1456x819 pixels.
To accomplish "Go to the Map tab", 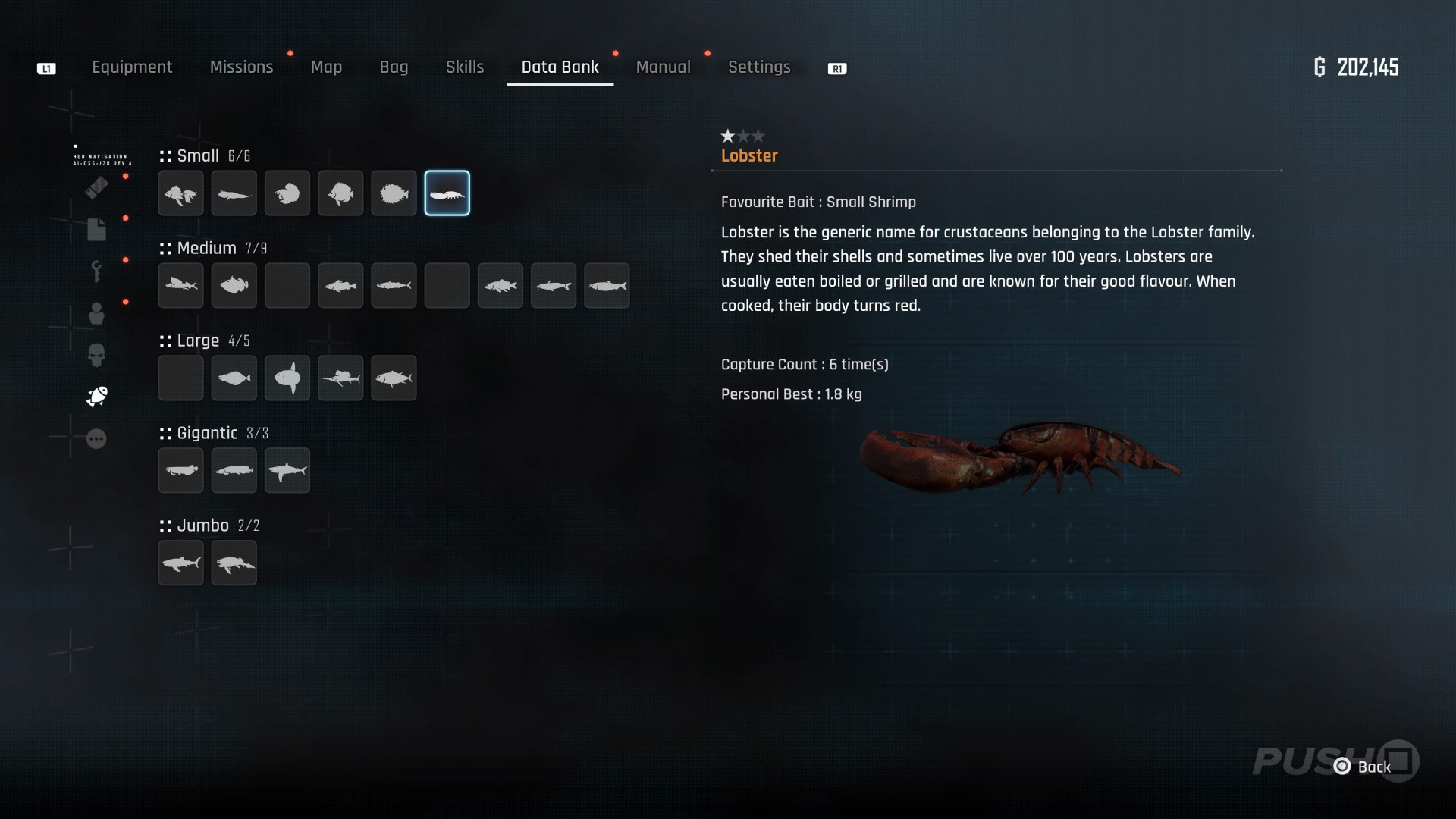I will click(x=326, y=67).
